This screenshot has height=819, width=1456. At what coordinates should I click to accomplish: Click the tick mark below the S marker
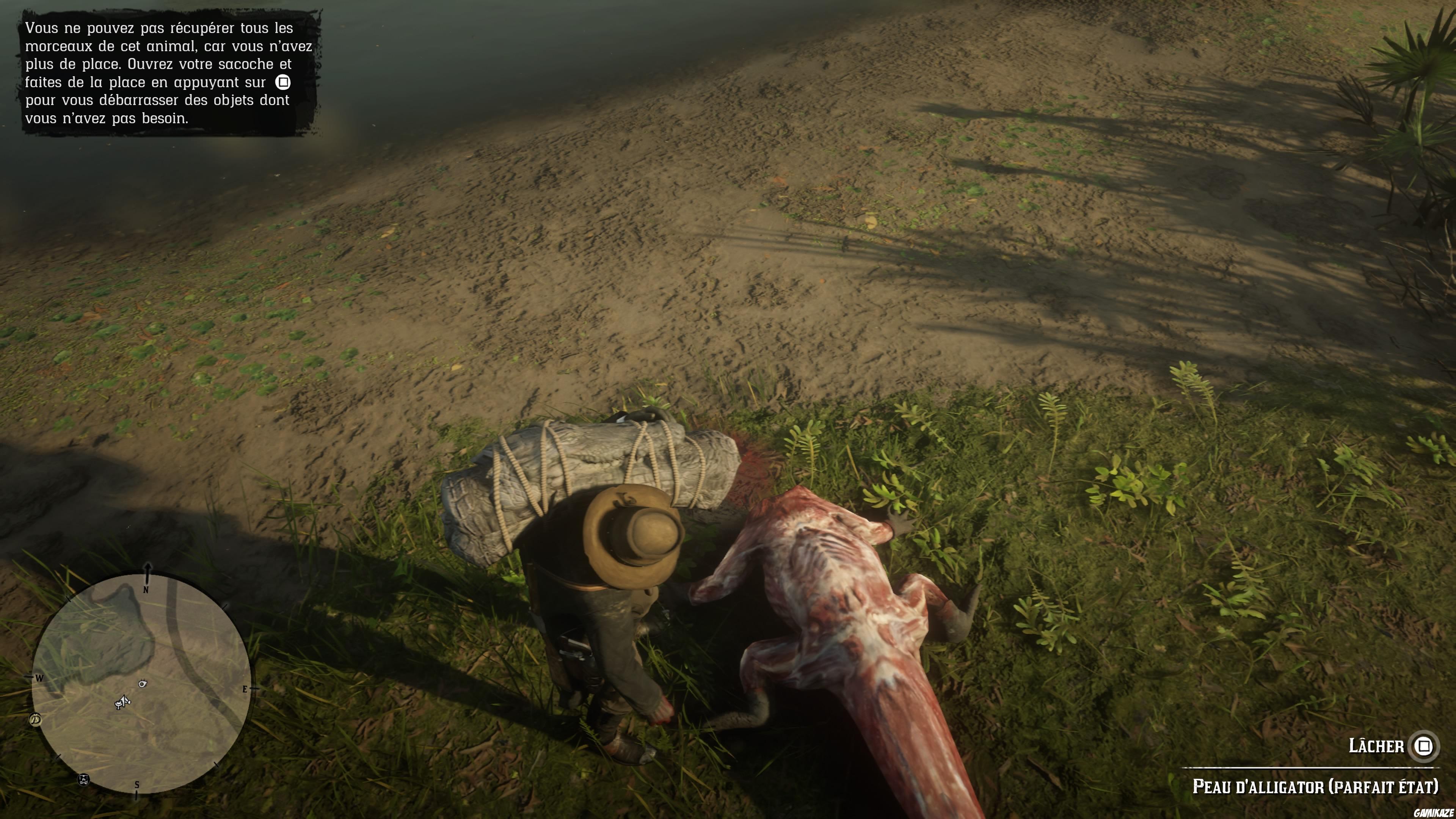[x=137, y=796]
